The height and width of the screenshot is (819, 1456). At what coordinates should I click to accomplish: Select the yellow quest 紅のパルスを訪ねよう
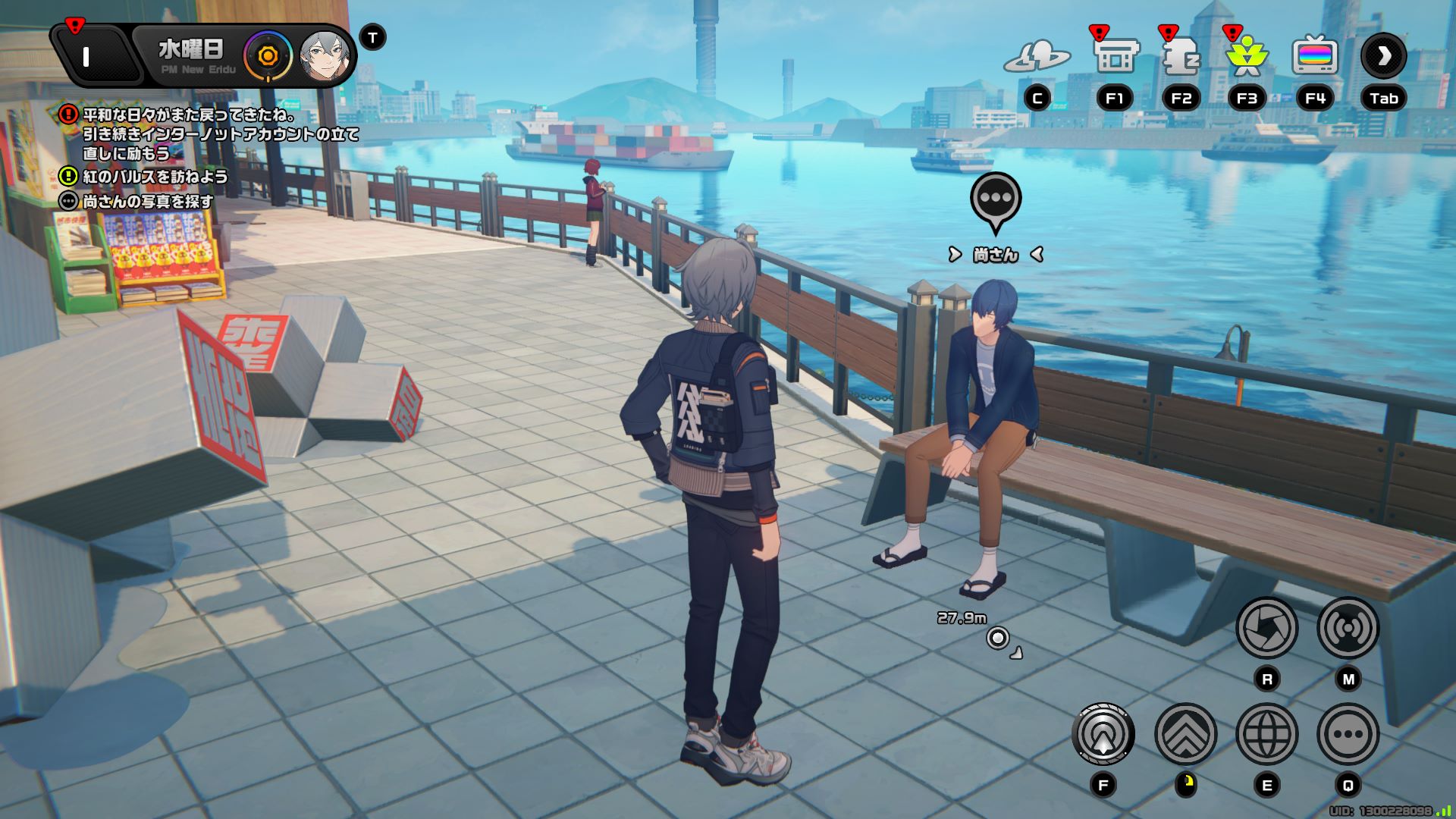(155, 177)
